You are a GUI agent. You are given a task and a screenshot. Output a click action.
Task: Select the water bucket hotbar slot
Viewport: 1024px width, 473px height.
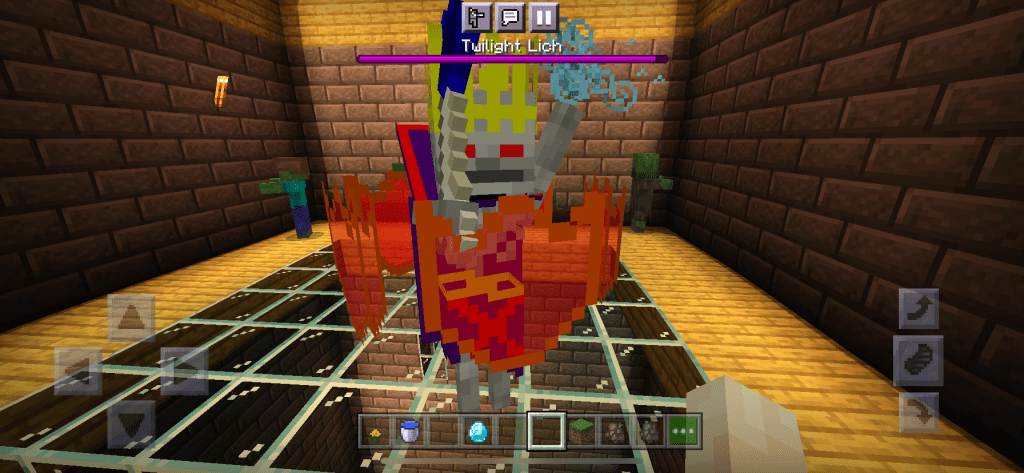409,431
